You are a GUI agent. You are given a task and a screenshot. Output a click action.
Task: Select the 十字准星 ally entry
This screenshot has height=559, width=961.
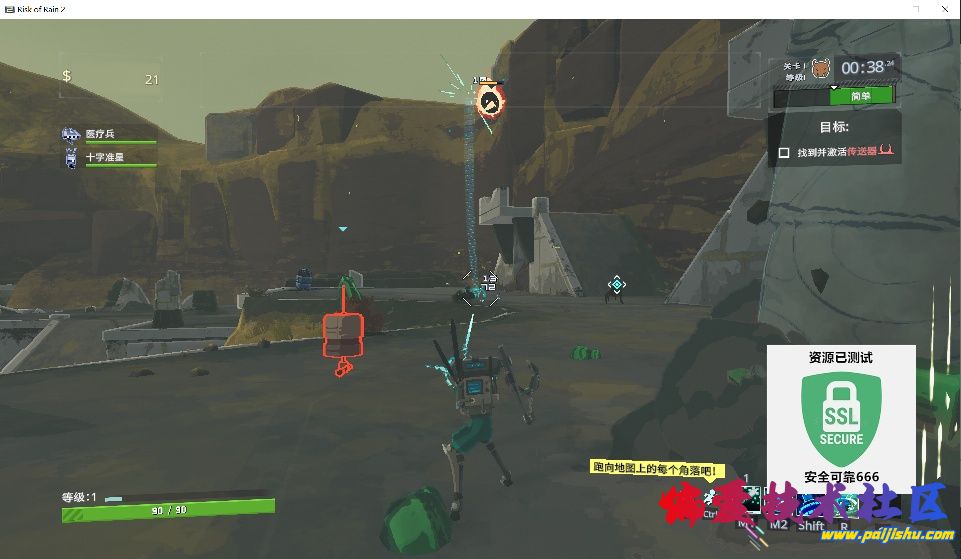105,158
